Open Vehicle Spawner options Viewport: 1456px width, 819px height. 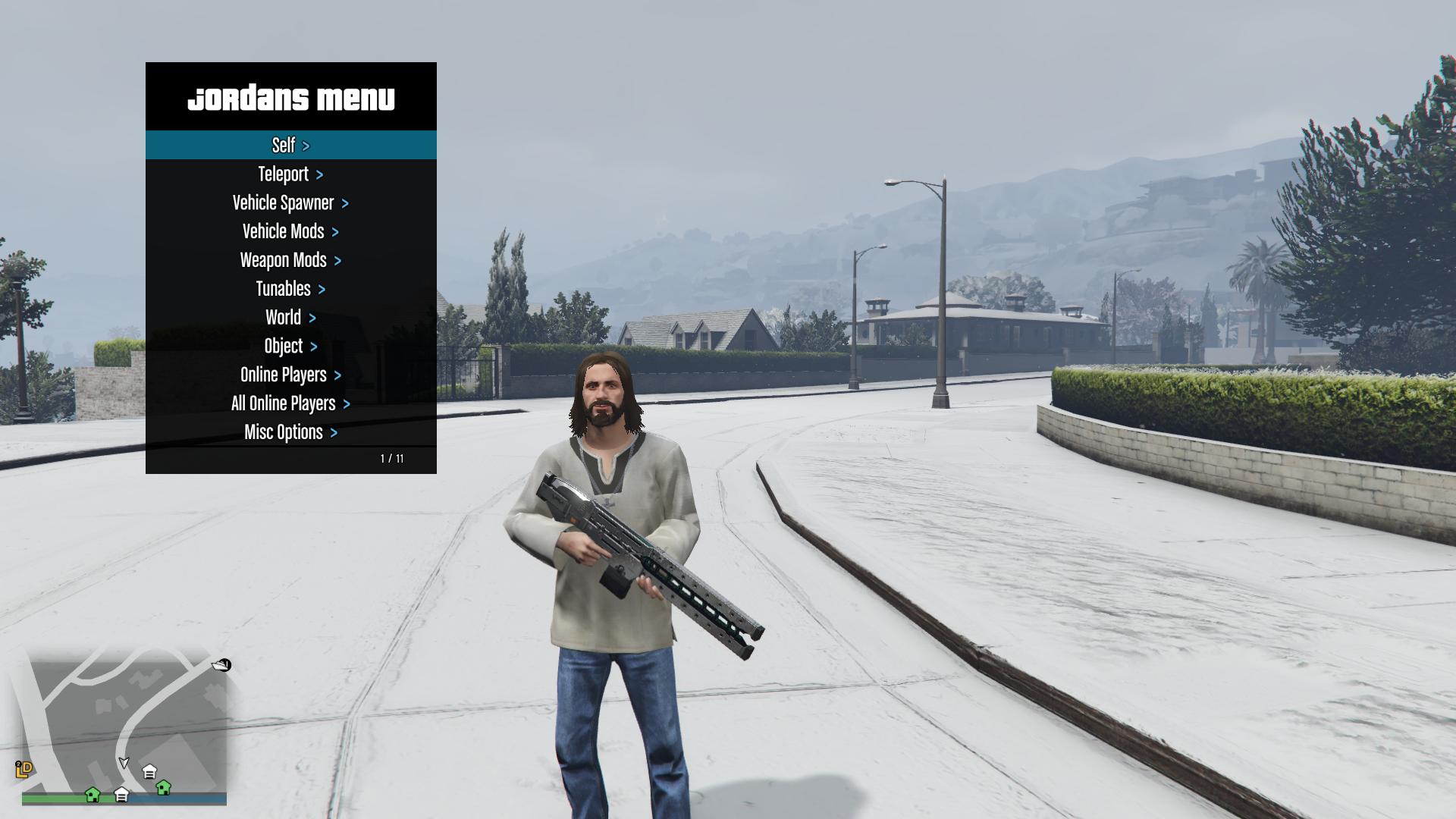[x=290, y=202]
